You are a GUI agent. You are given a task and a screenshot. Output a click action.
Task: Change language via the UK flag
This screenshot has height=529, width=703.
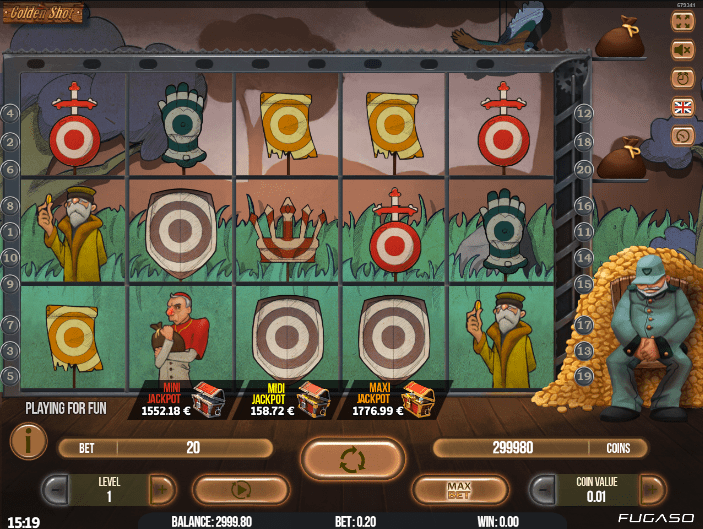pyautogui.click(x=683, y=106)
